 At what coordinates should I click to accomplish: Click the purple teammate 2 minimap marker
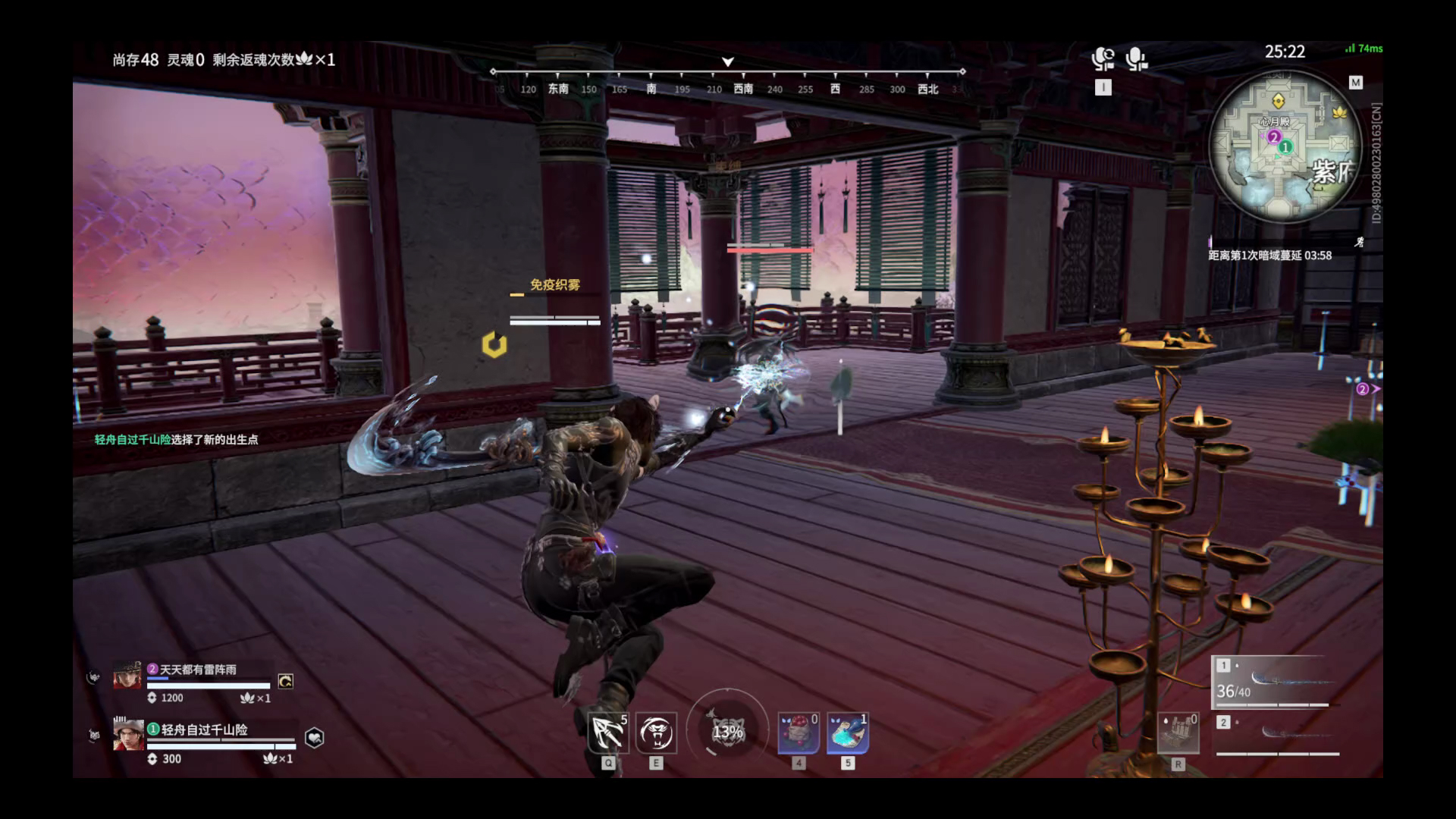coord(1274,137)
